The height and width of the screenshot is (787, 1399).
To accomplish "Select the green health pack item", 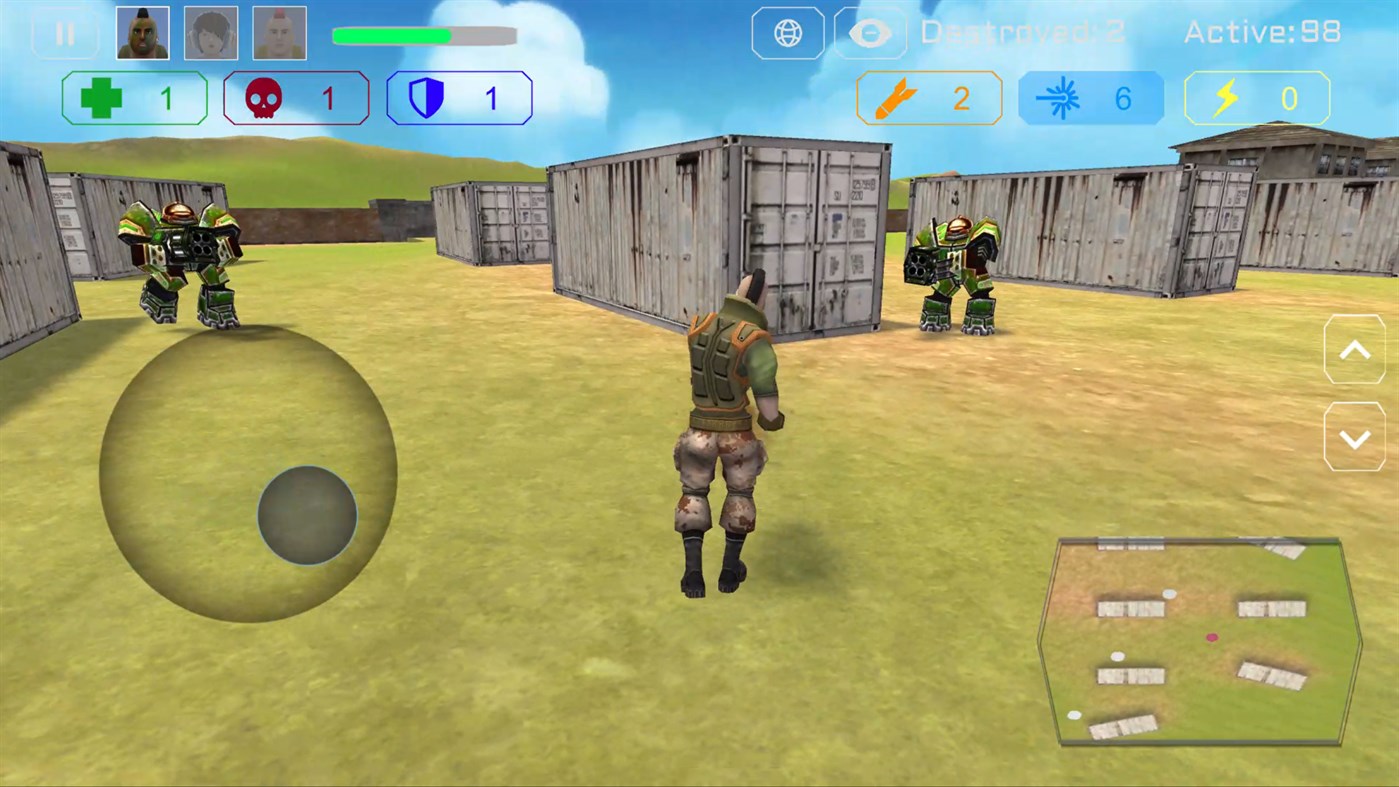I will (134, 98).
